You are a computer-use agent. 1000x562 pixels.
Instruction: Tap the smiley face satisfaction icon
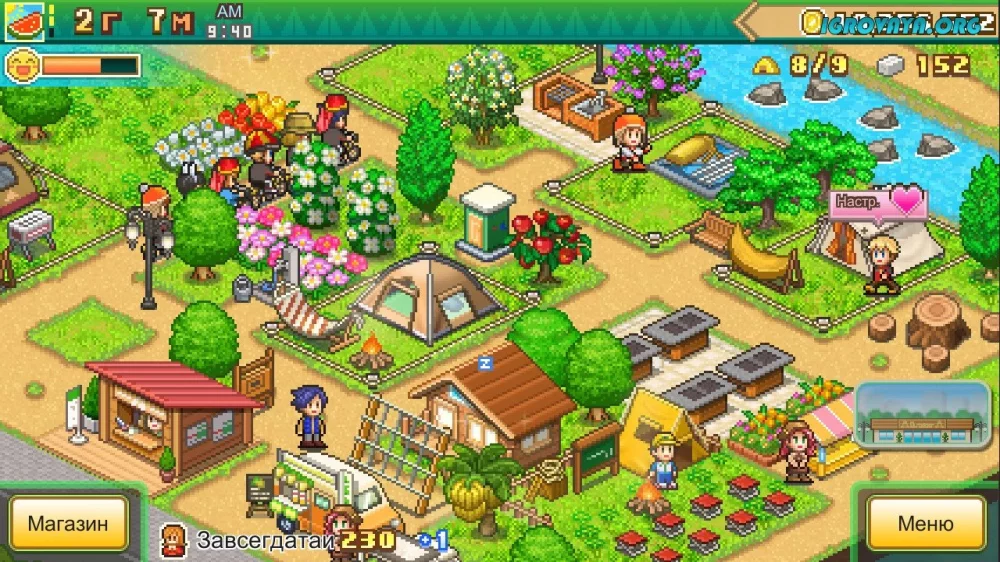[20, 66]
